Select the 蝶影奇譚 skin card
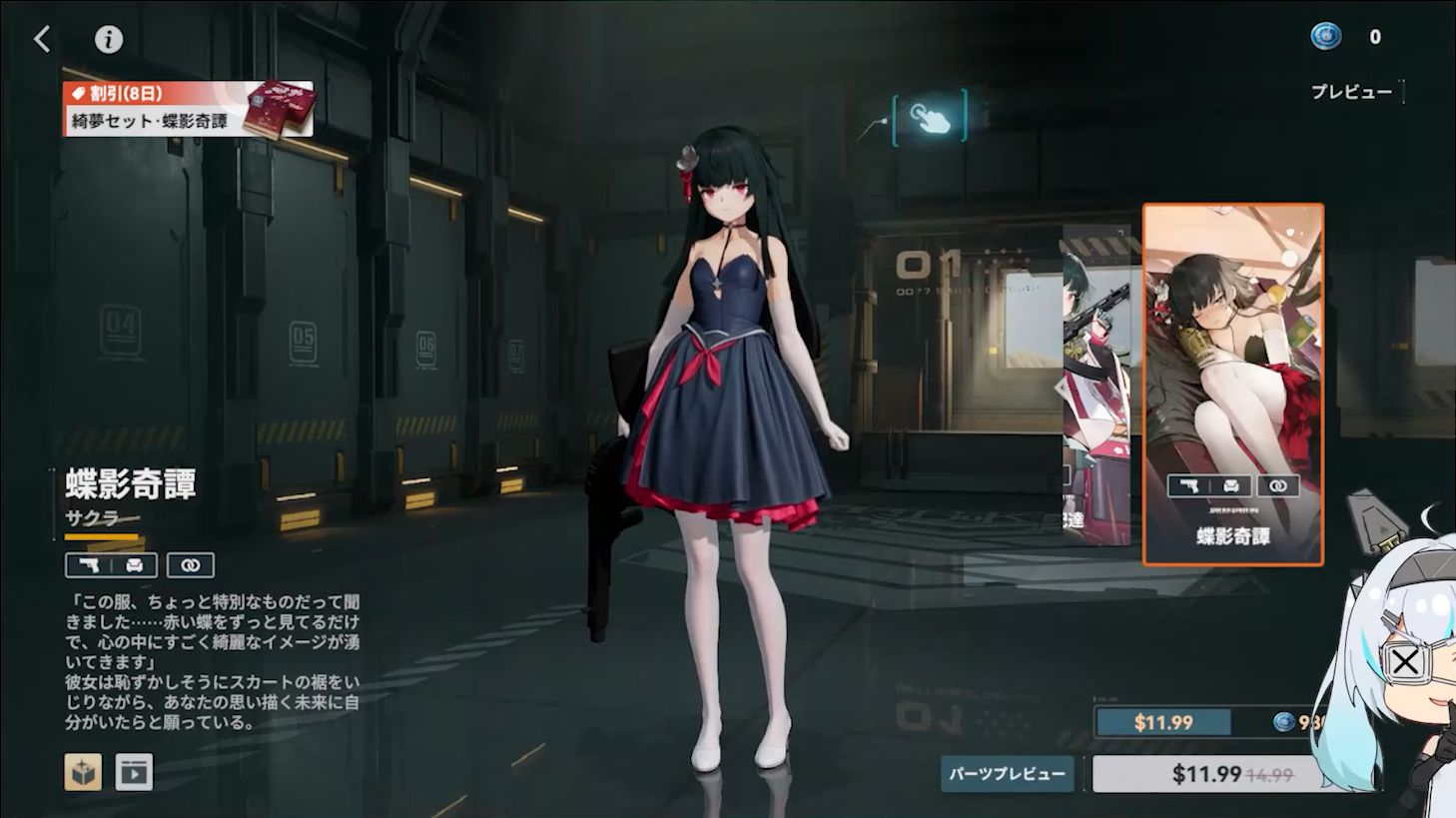The width and height of the screenshot is (1456, 818). tap(1232, 385)
